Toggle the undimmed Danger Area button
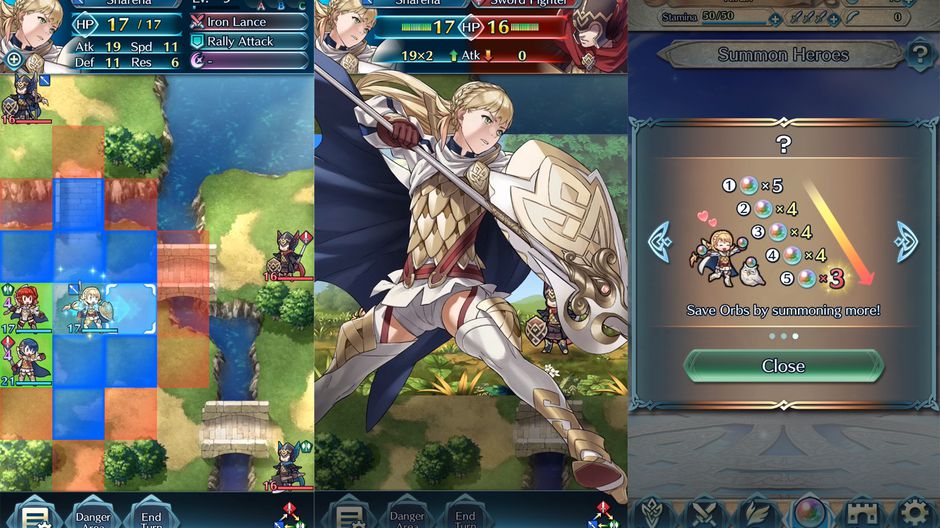The height and width of the screenshot is (528, 940). click(x=93, y=514)
